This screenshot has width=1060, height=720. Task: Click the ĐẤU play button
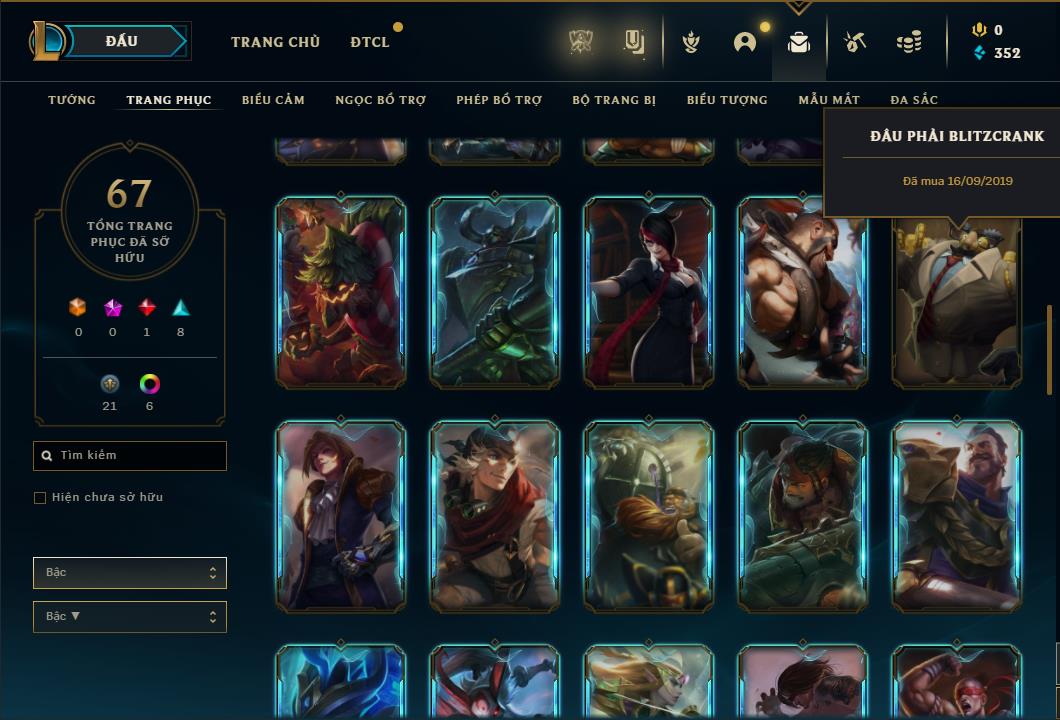[122, 42]
